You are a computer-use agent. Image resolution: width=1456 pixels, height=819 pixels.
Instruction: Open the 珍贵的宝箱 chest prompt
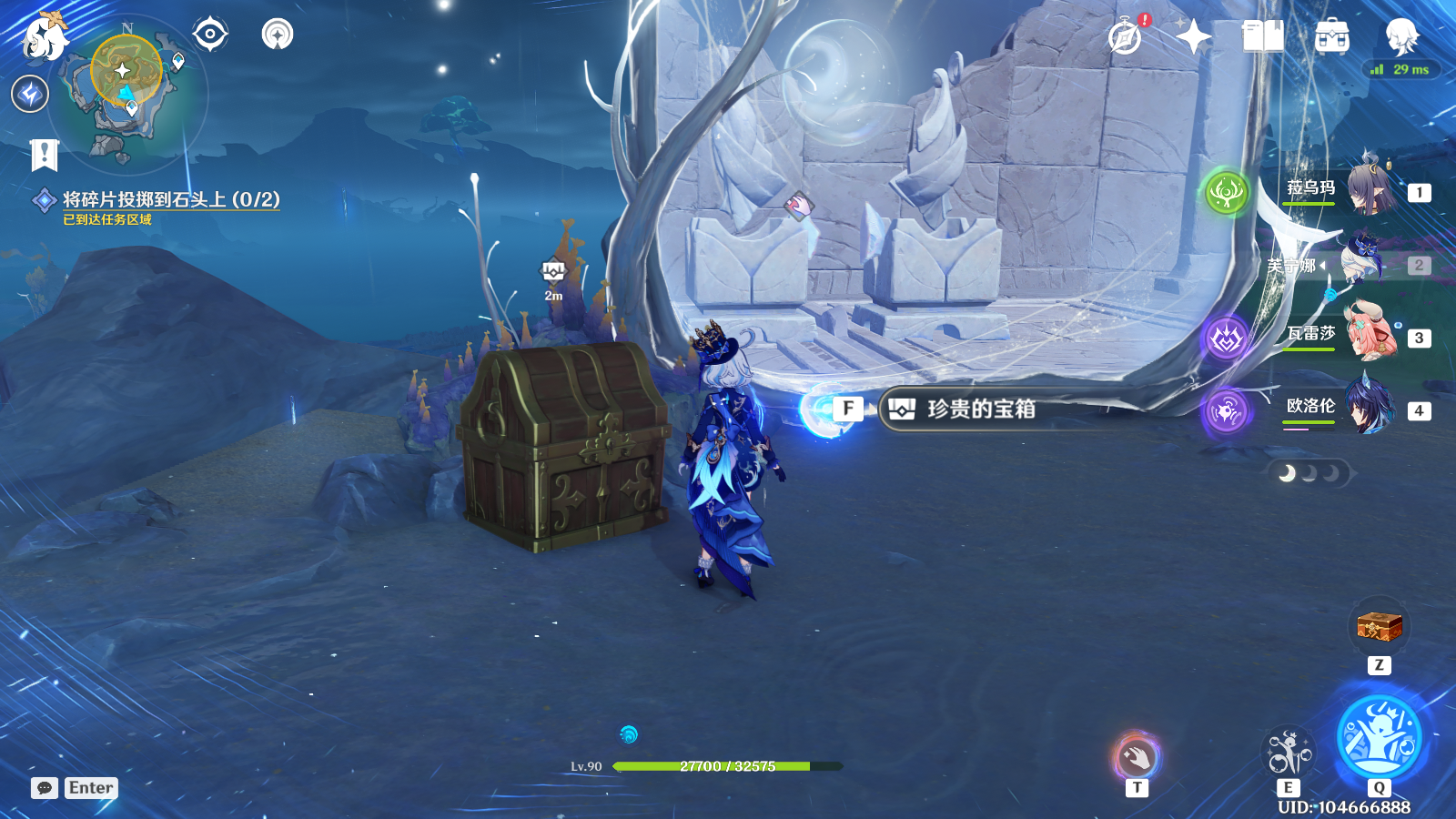(x=980, y=409)
